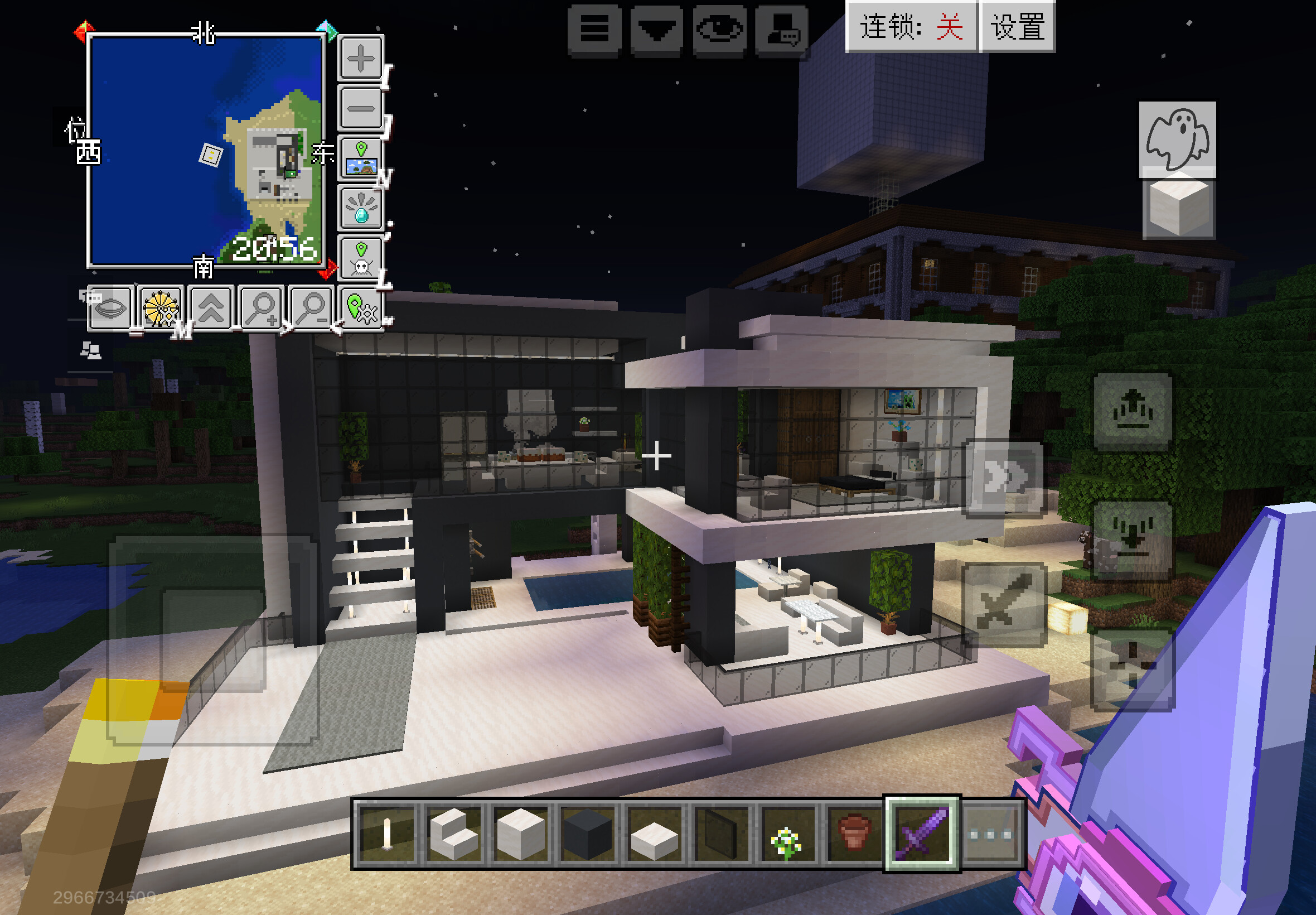Click the double up-arrow minimap button
This screenshot has height=915, width=1316.
point(211,309)
